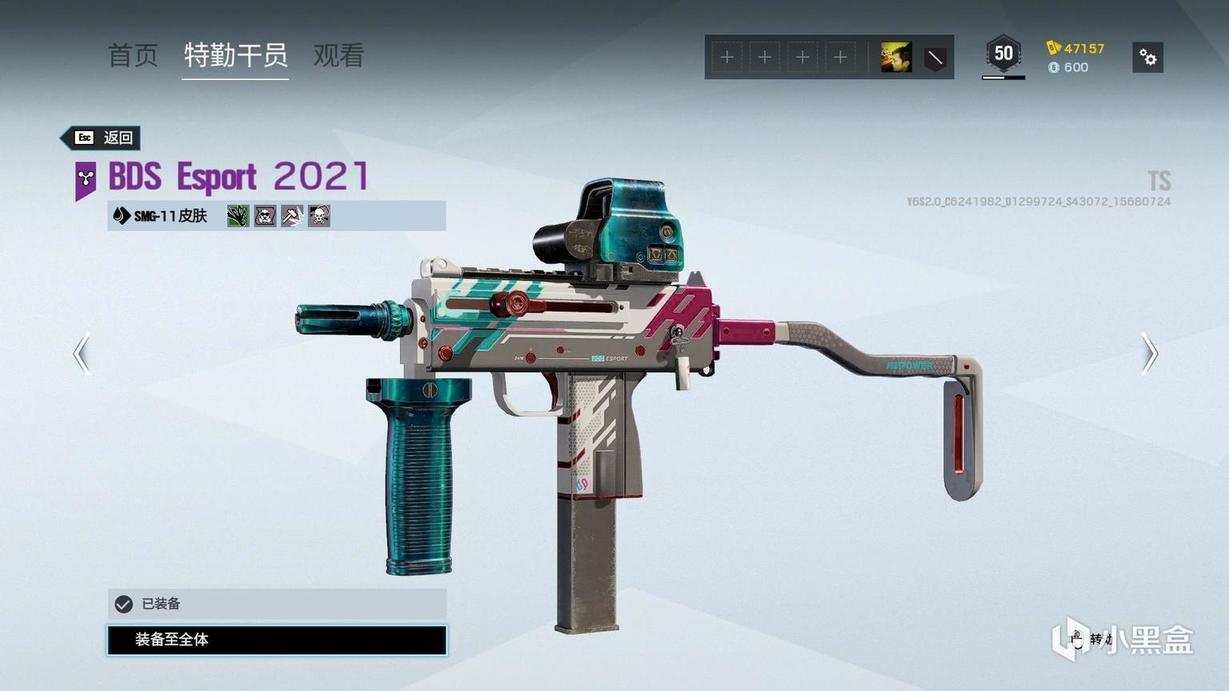Go back with the 返回 button
The image size is (1229, 691).
(101, 138)
